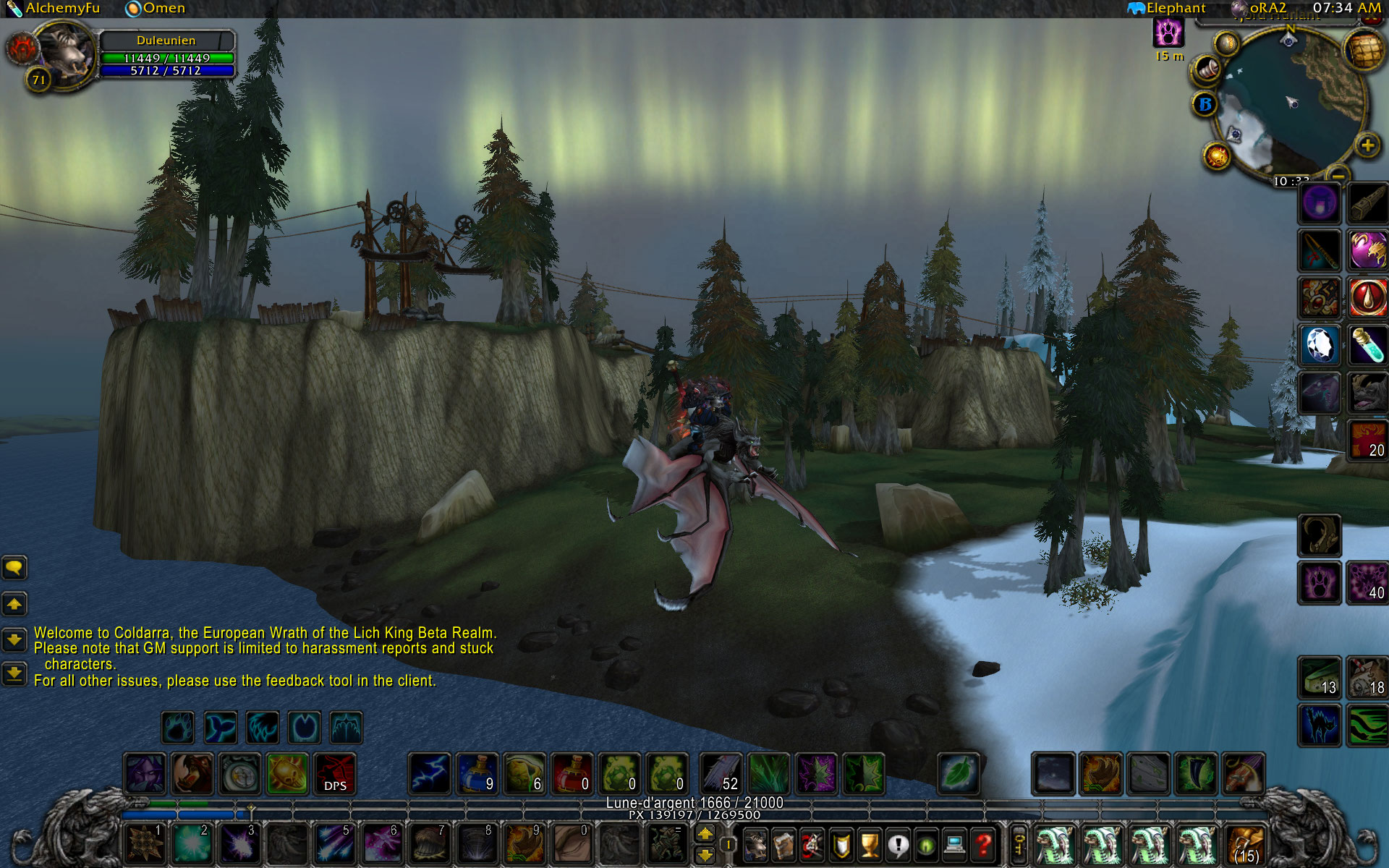Open the main menu computer icon
1389x868 pixels.
click(x=954, y=844)
